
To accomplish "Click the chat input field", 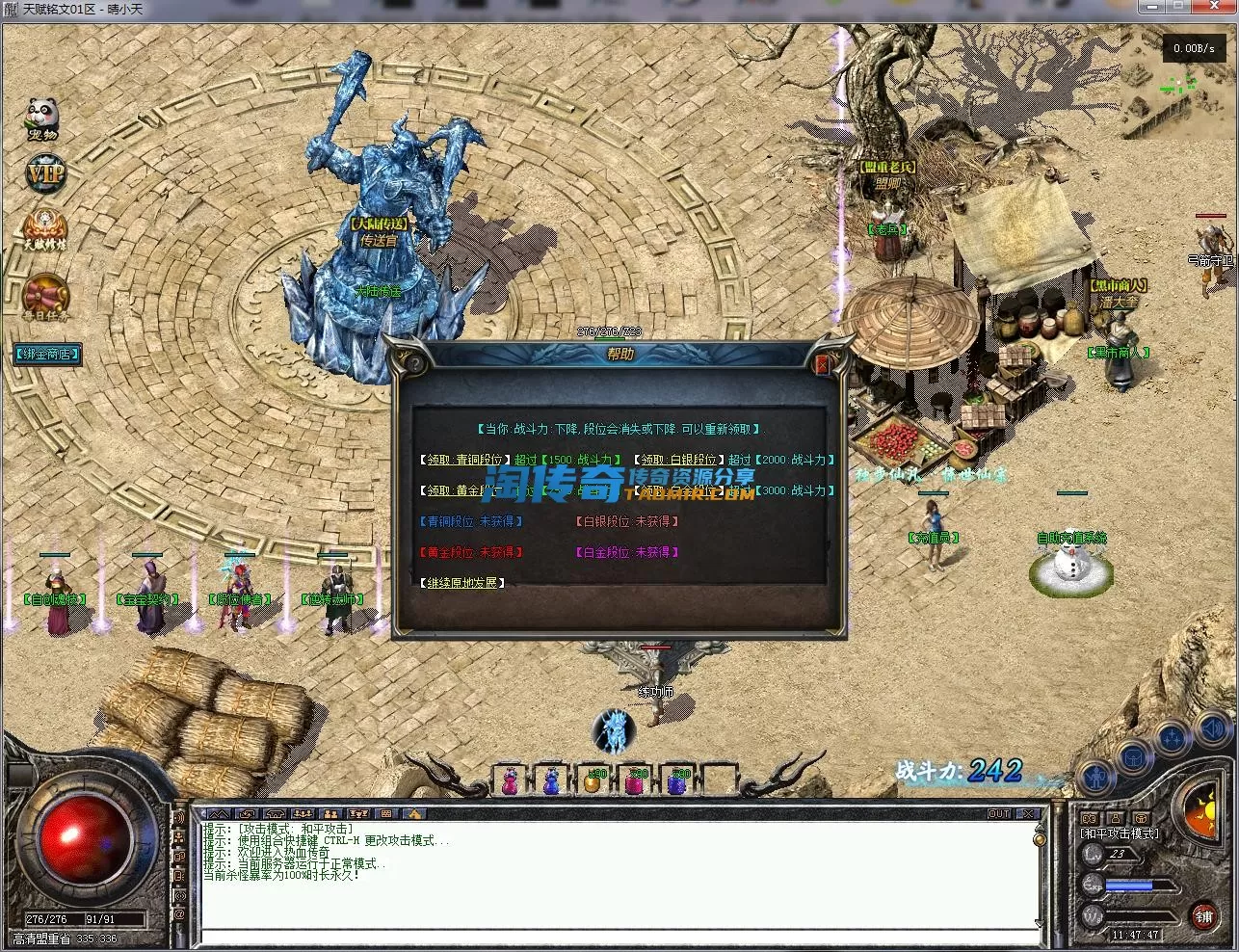I will 617,937.
